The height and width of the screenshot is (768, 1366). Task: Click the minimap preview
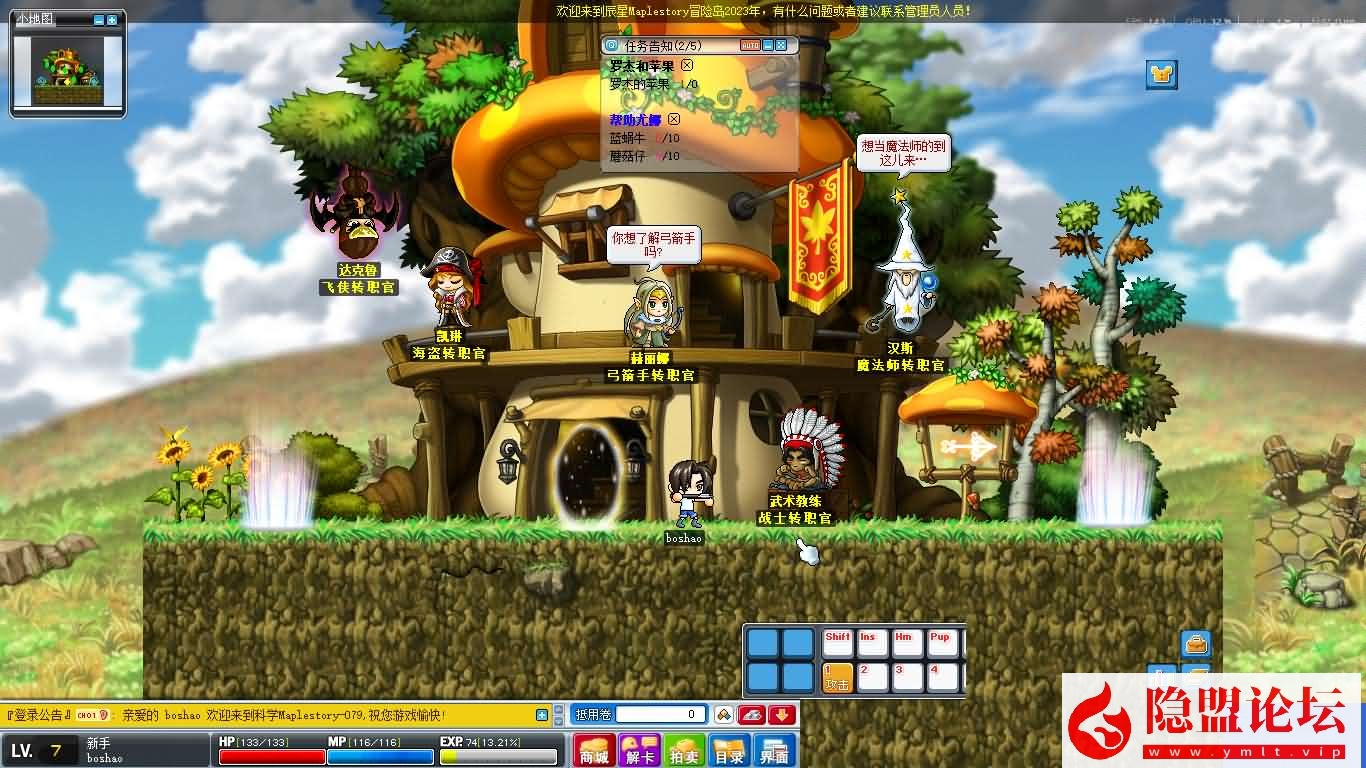tap(67, 68)
